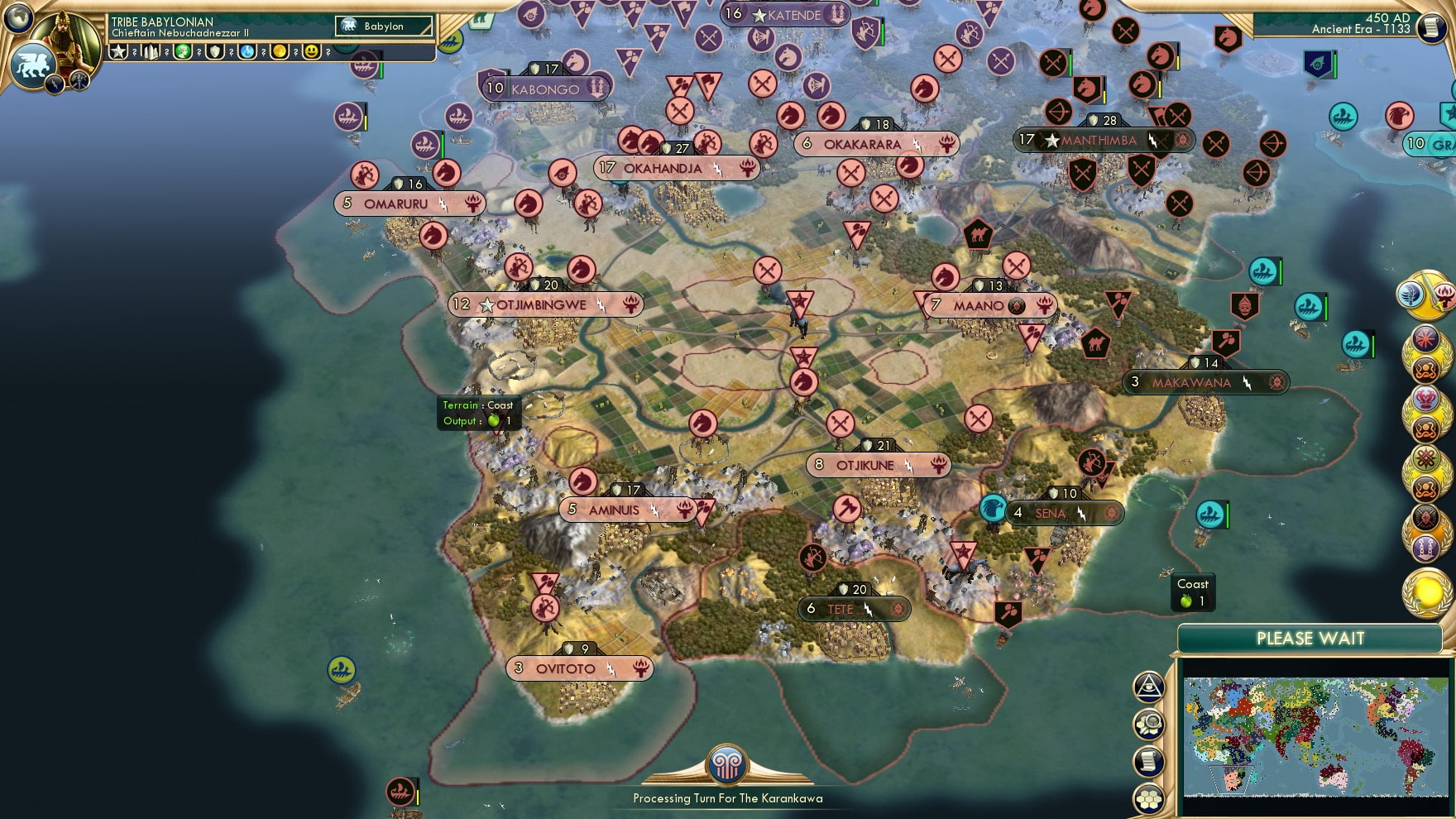This screenshot has width=1456, height=819.
Task: Open strategic view with the eye-pyramid icon
Action: pyautogui.click(x=1149, y=688)
